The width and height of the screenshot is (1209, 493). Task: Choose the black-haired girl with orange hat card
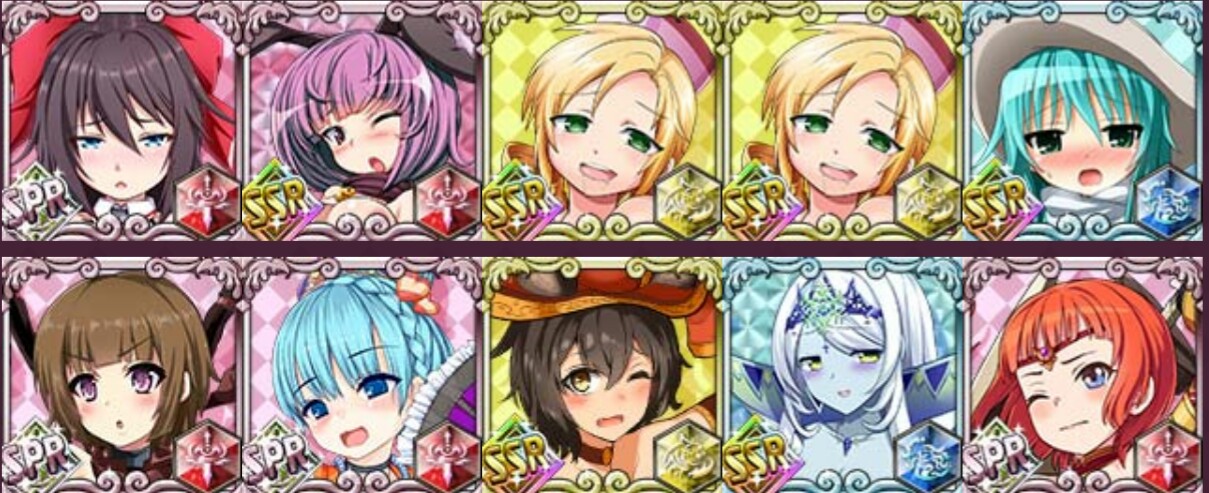[x=603, y=372]
